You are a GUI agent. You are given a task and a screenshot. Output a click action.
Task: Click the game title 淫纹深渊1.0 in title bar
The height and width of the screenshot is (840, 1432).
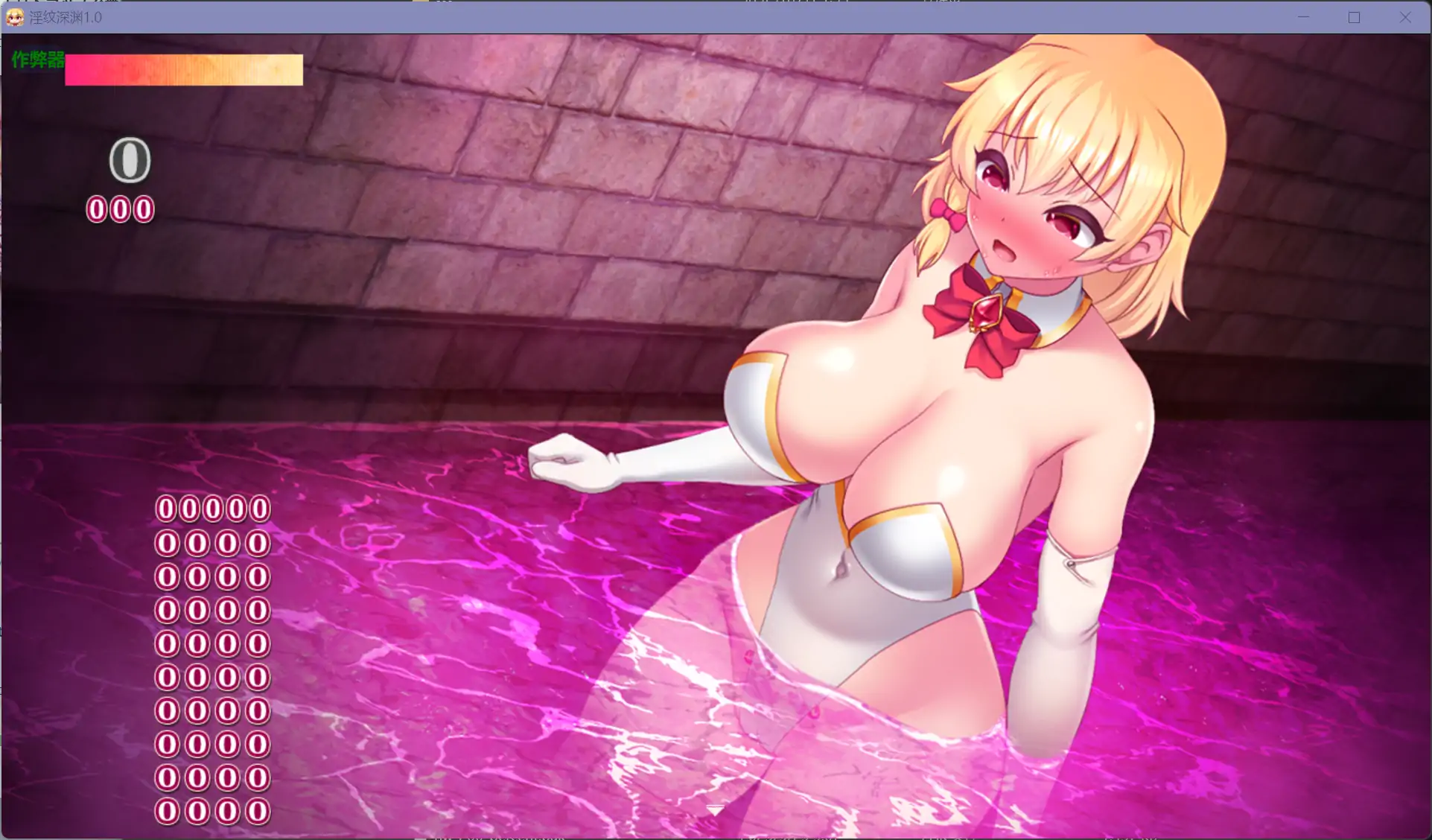click(x=66, y=17)
